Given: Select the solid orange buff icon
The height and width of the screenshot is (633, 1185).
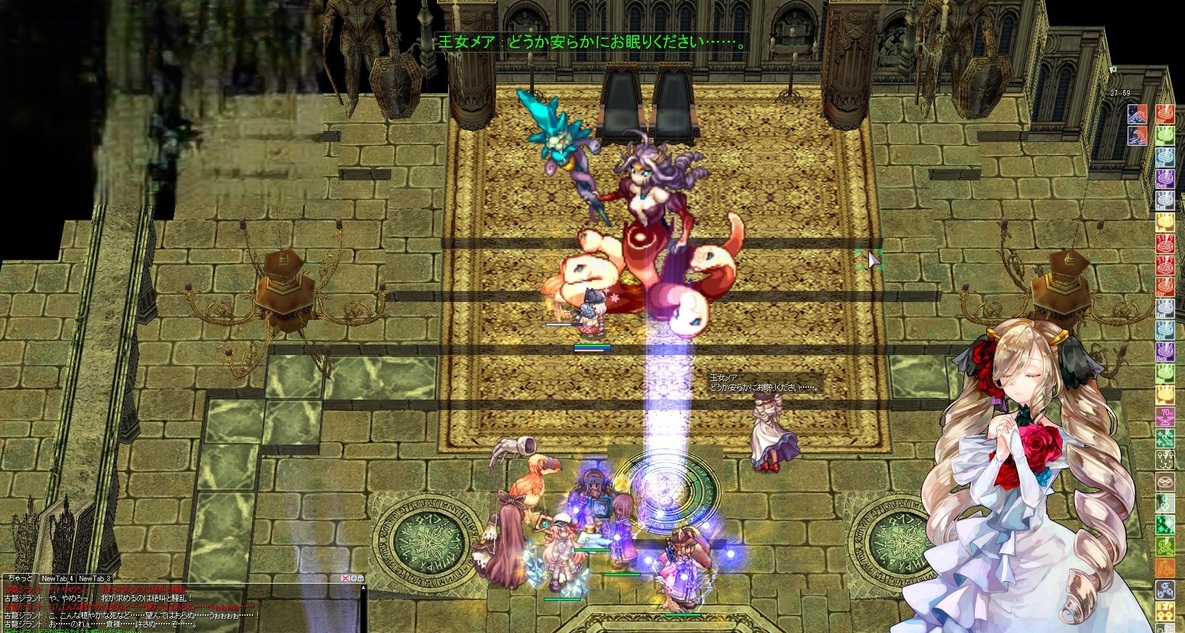Looking at the screenshot, I should (1165, 567).
